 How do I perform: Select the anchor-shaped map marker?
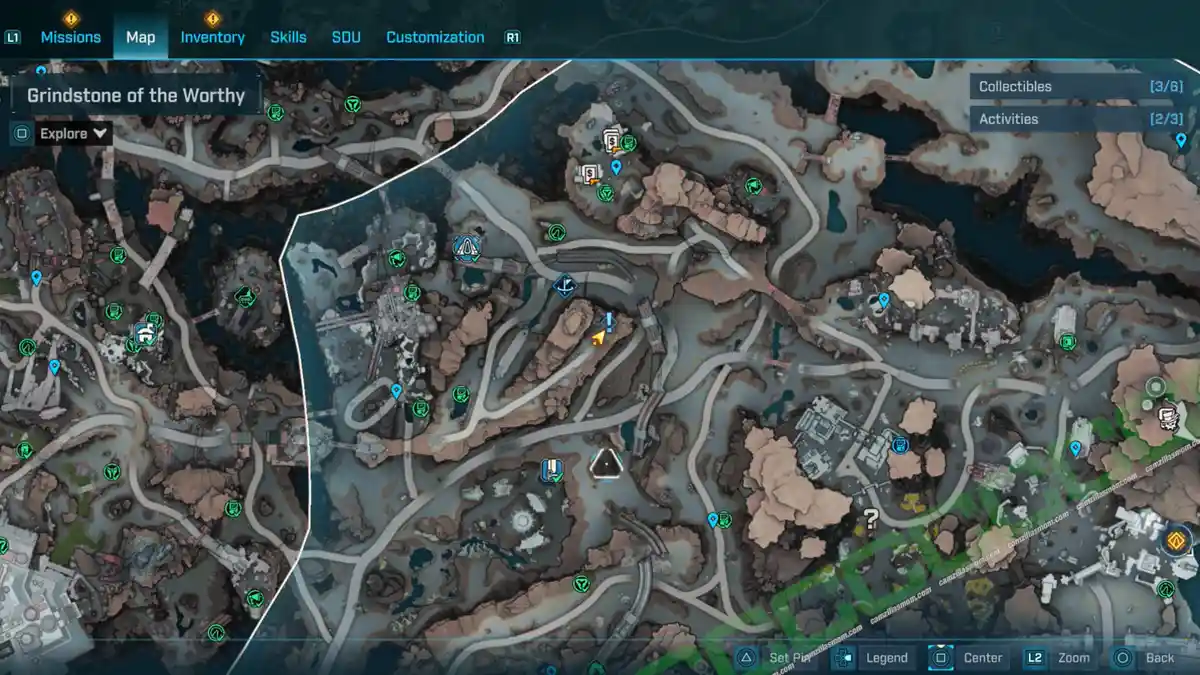(x=565, y=287)
